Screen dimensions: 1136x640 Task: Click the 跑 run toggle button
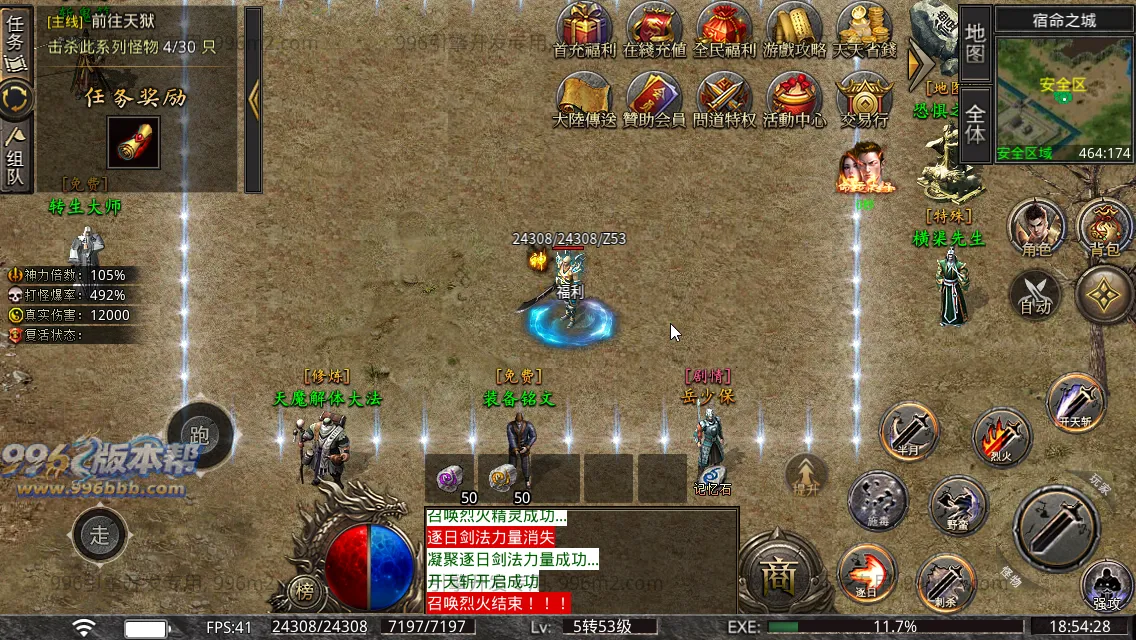point(200,435)
